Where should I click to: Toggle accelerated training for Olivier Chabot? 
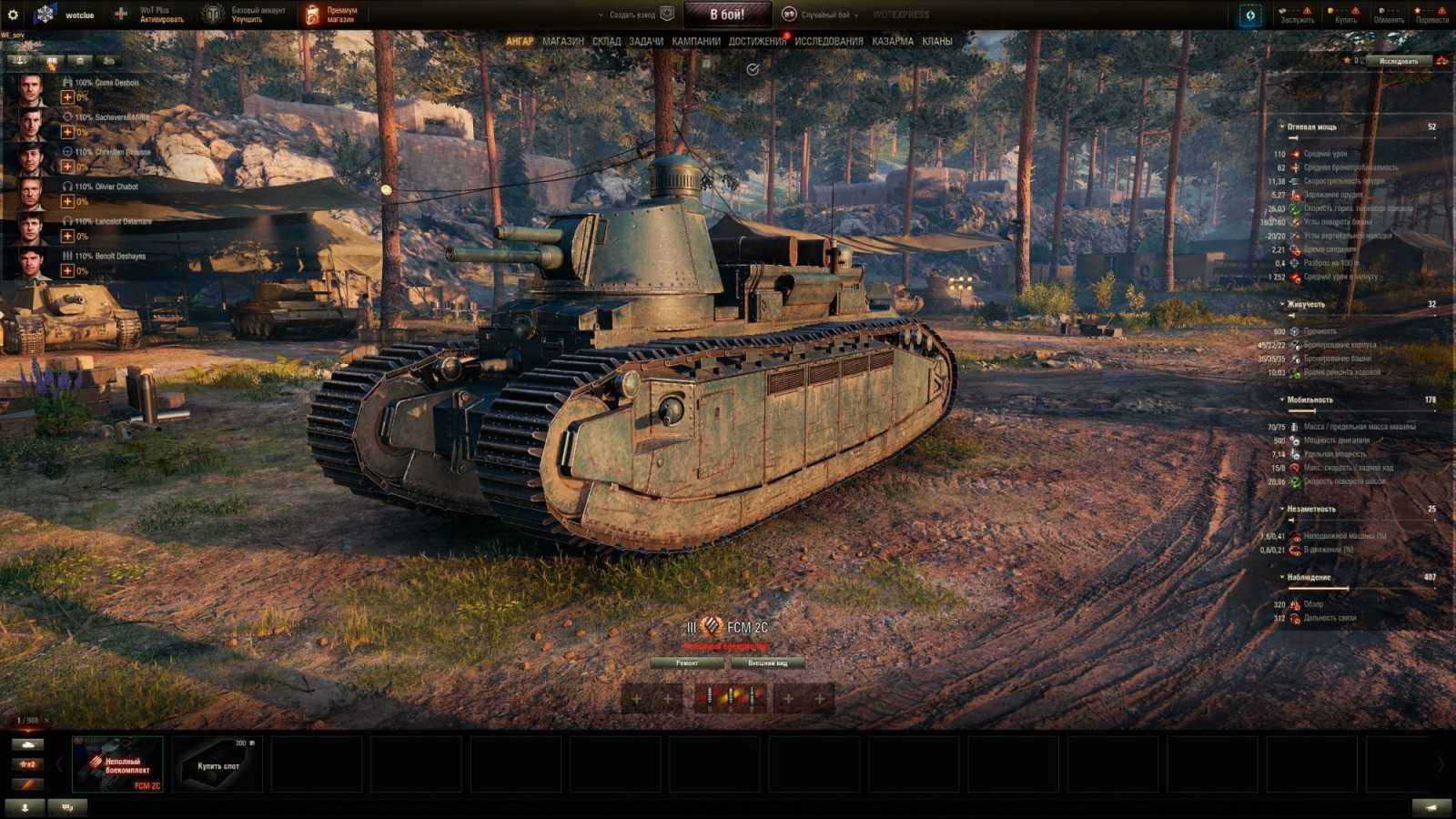tap(68, 203)
